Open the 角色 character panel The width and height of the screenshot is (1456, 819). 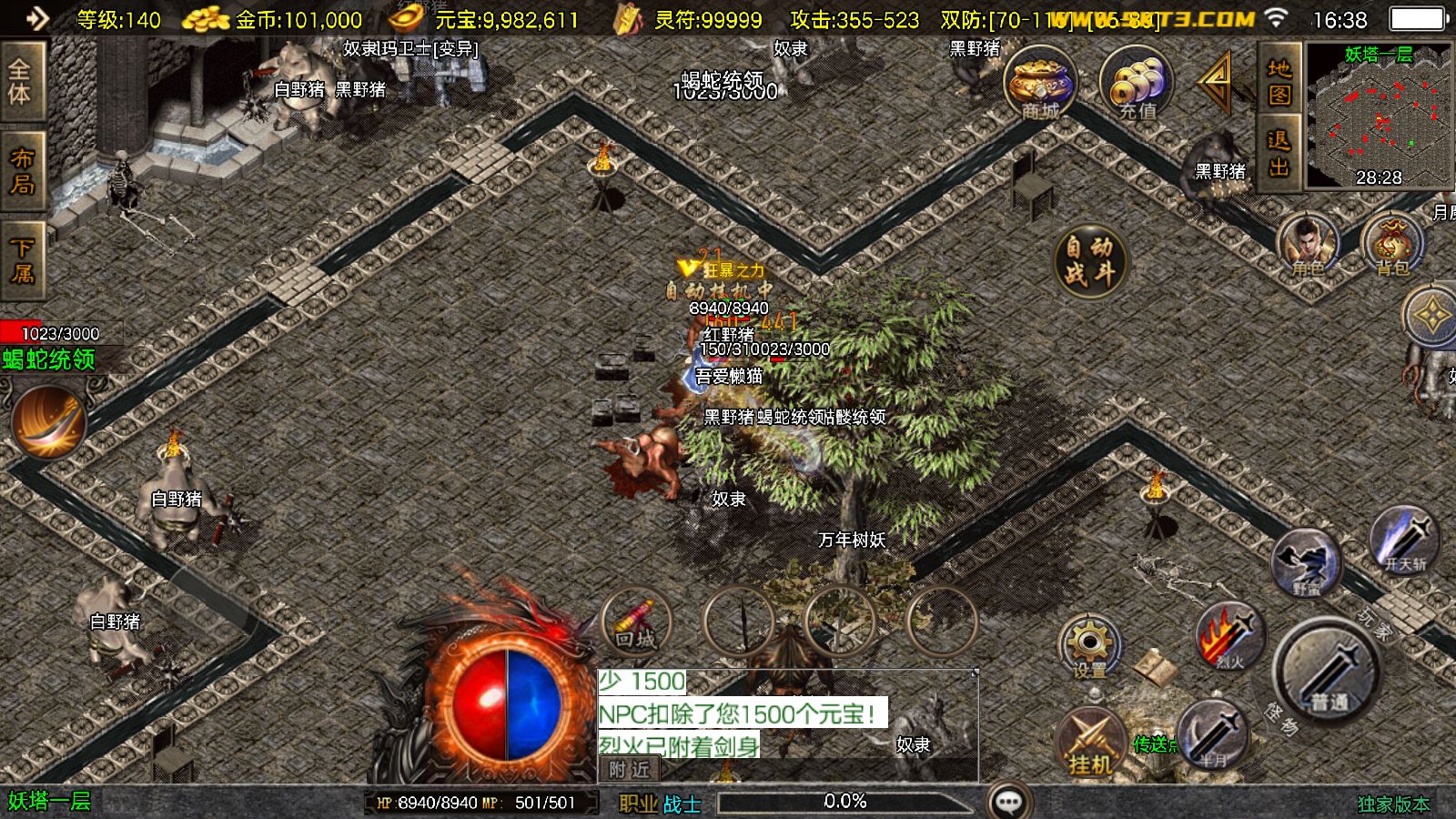point(1307,245)
